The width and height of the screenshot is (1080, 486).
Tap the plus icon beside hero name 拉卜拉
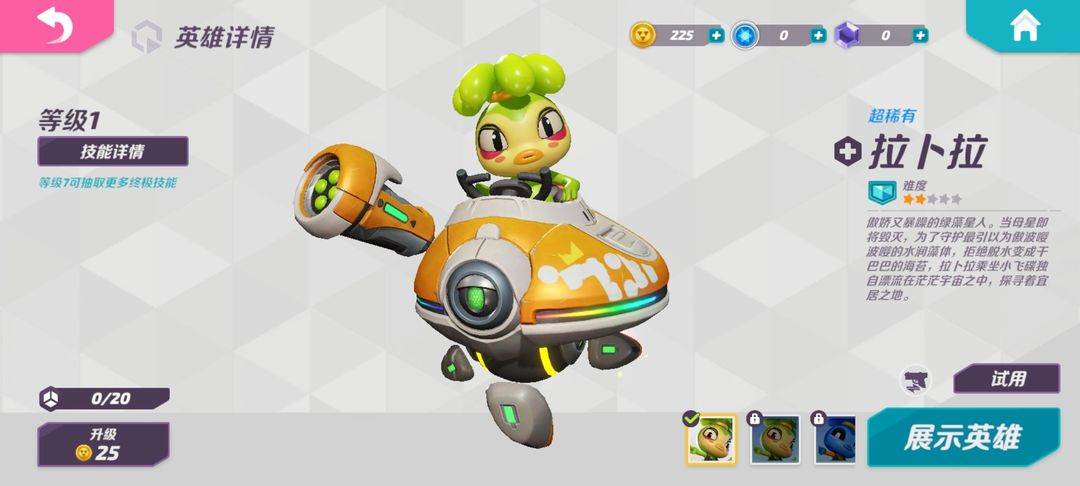[x=848, y=151]
